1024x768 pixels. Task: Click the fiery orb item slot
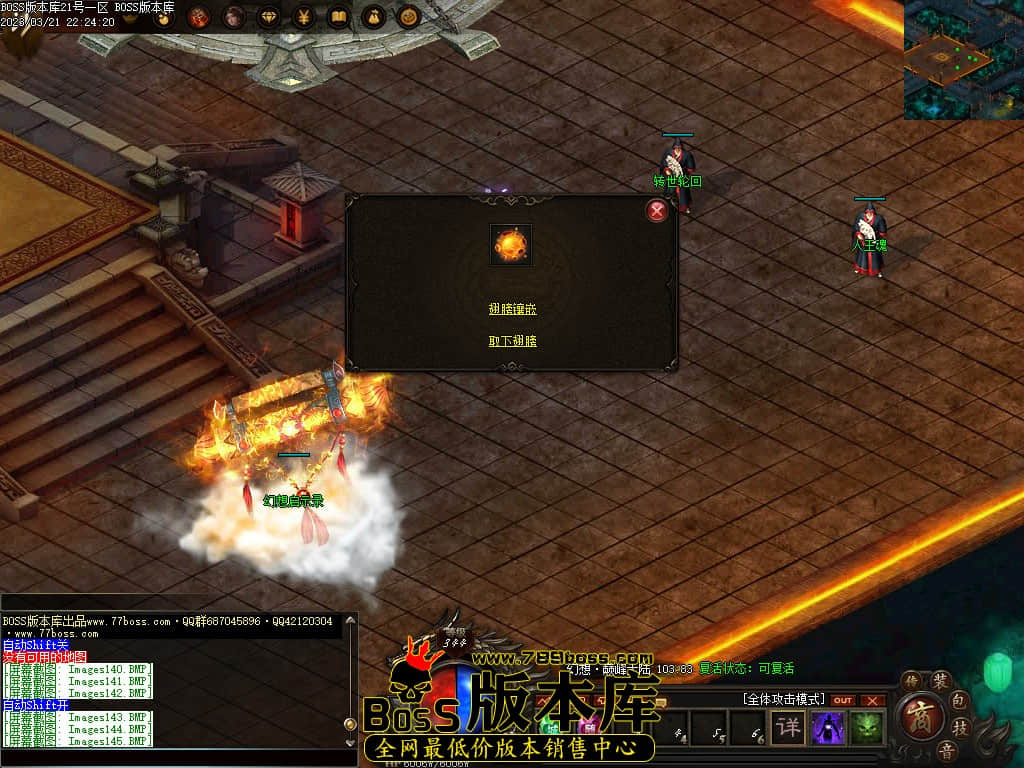pyautogui.click(x=510, y=244)
